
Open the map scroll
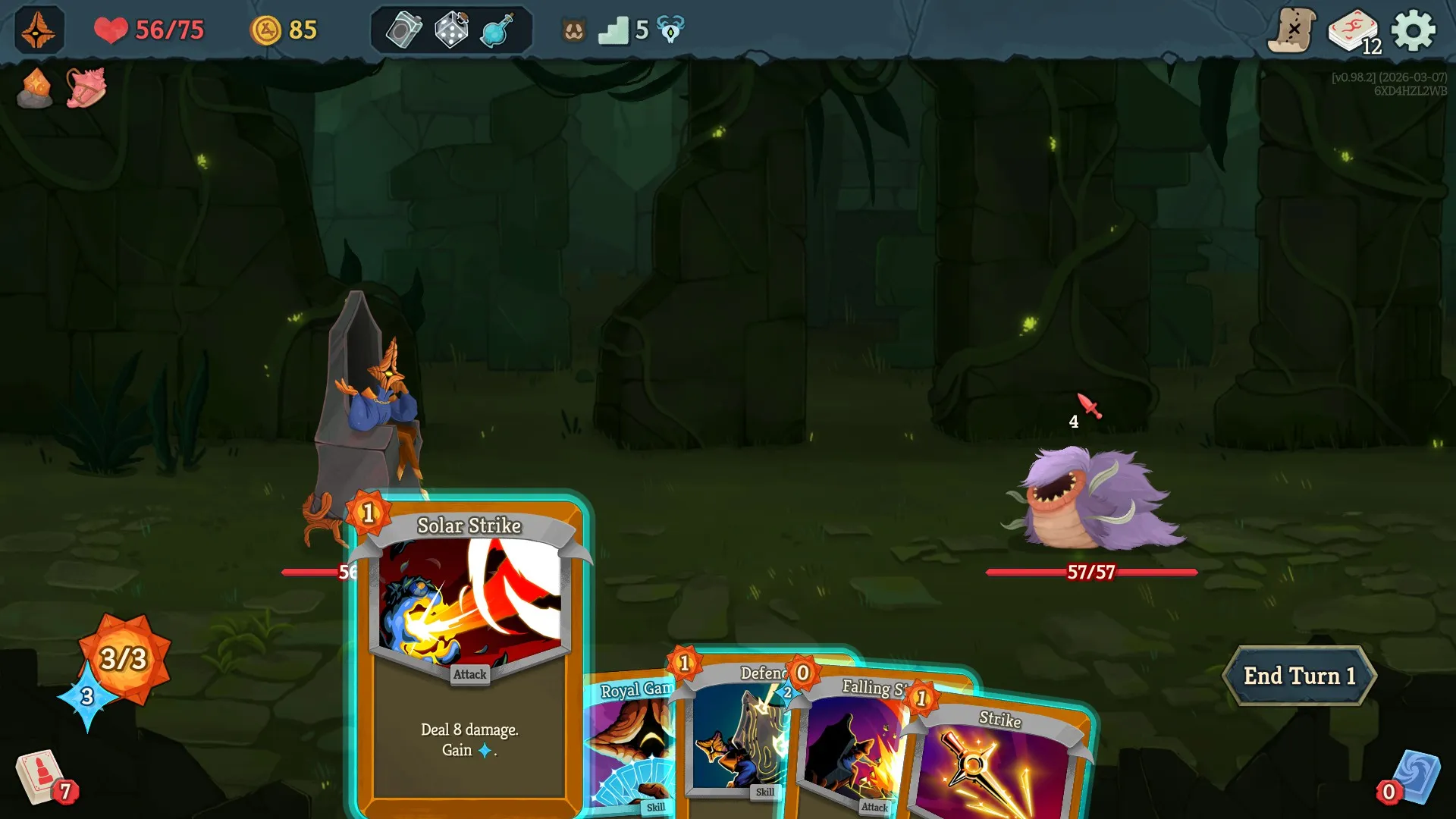(1293, 30)
